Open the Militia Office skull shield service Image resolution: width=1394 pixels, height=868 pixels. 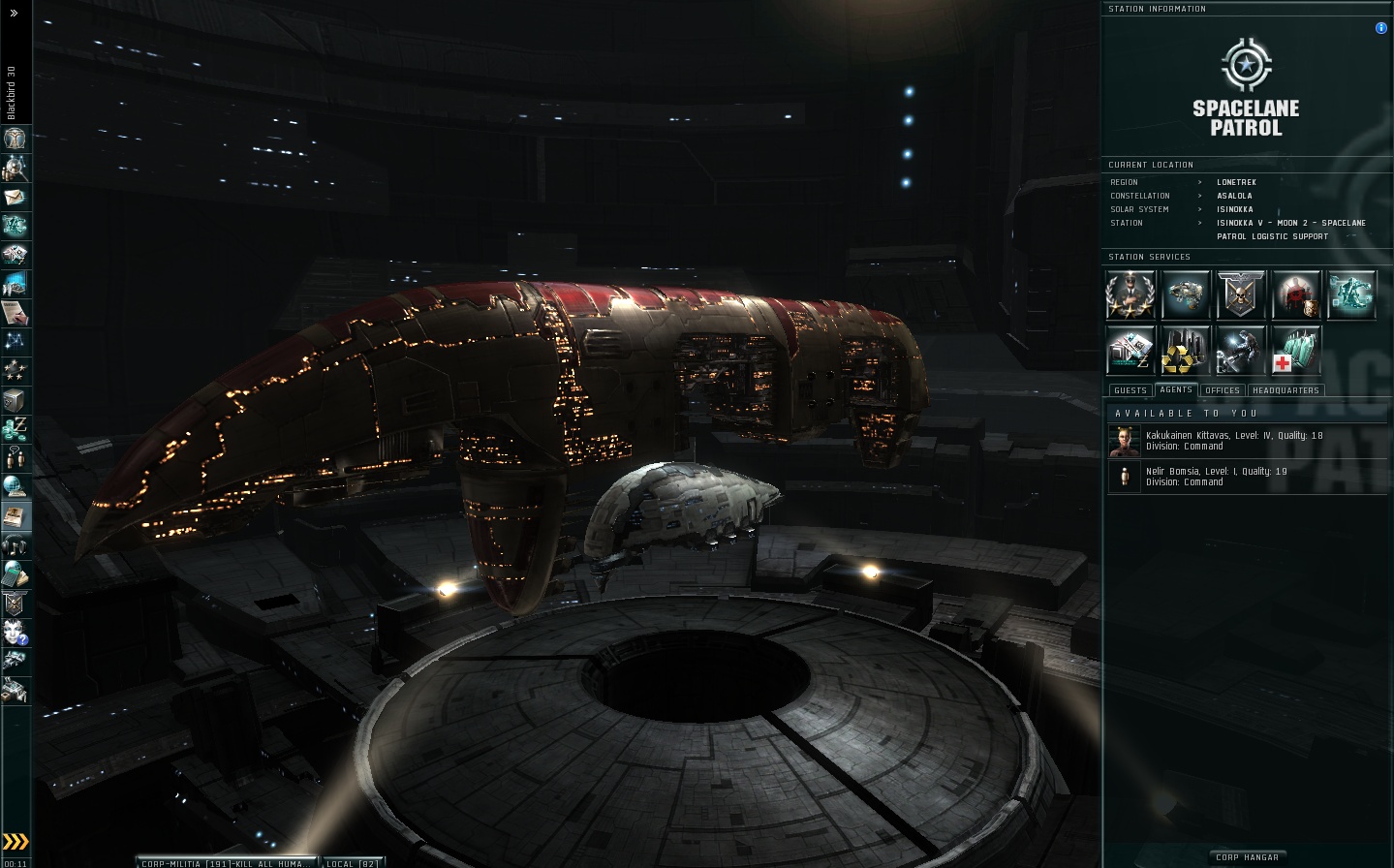(1241, 295)
